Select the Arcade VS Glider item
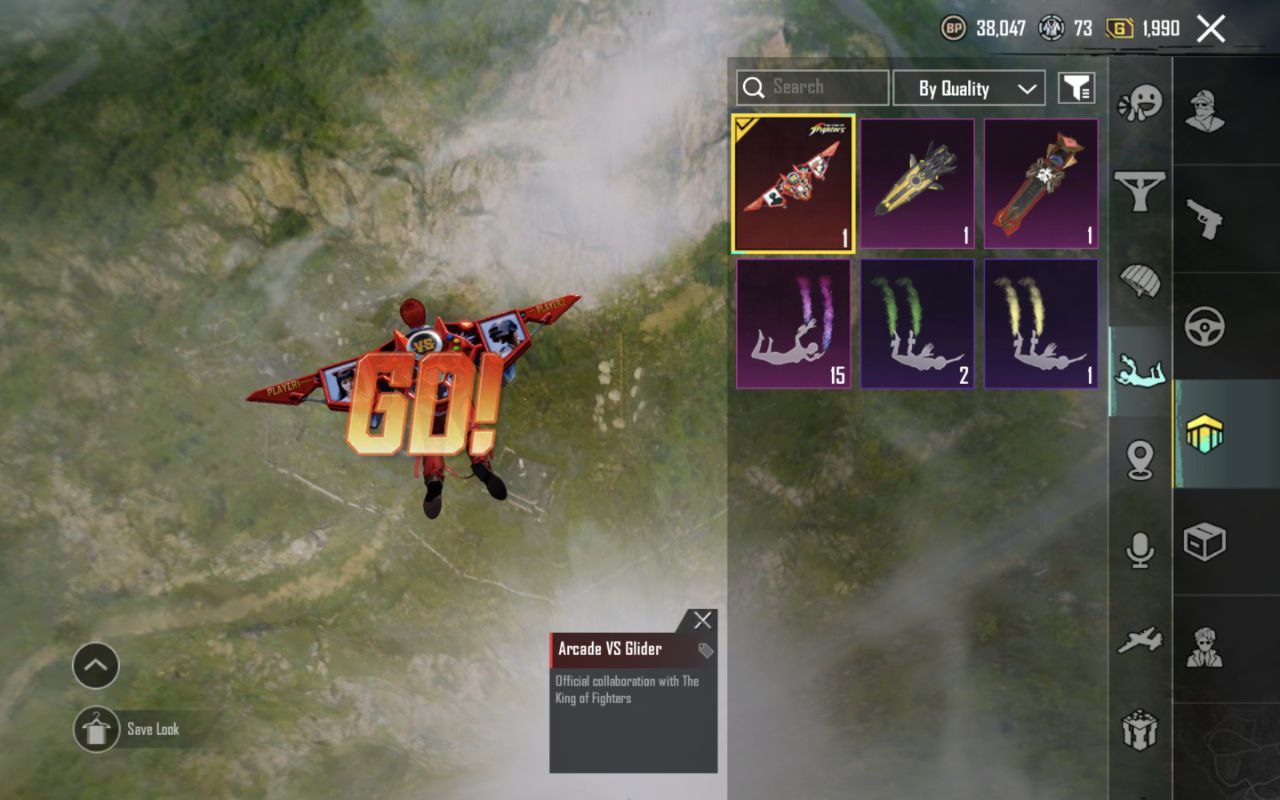Viewport: 1280px width, 800px height. [793, 184]
